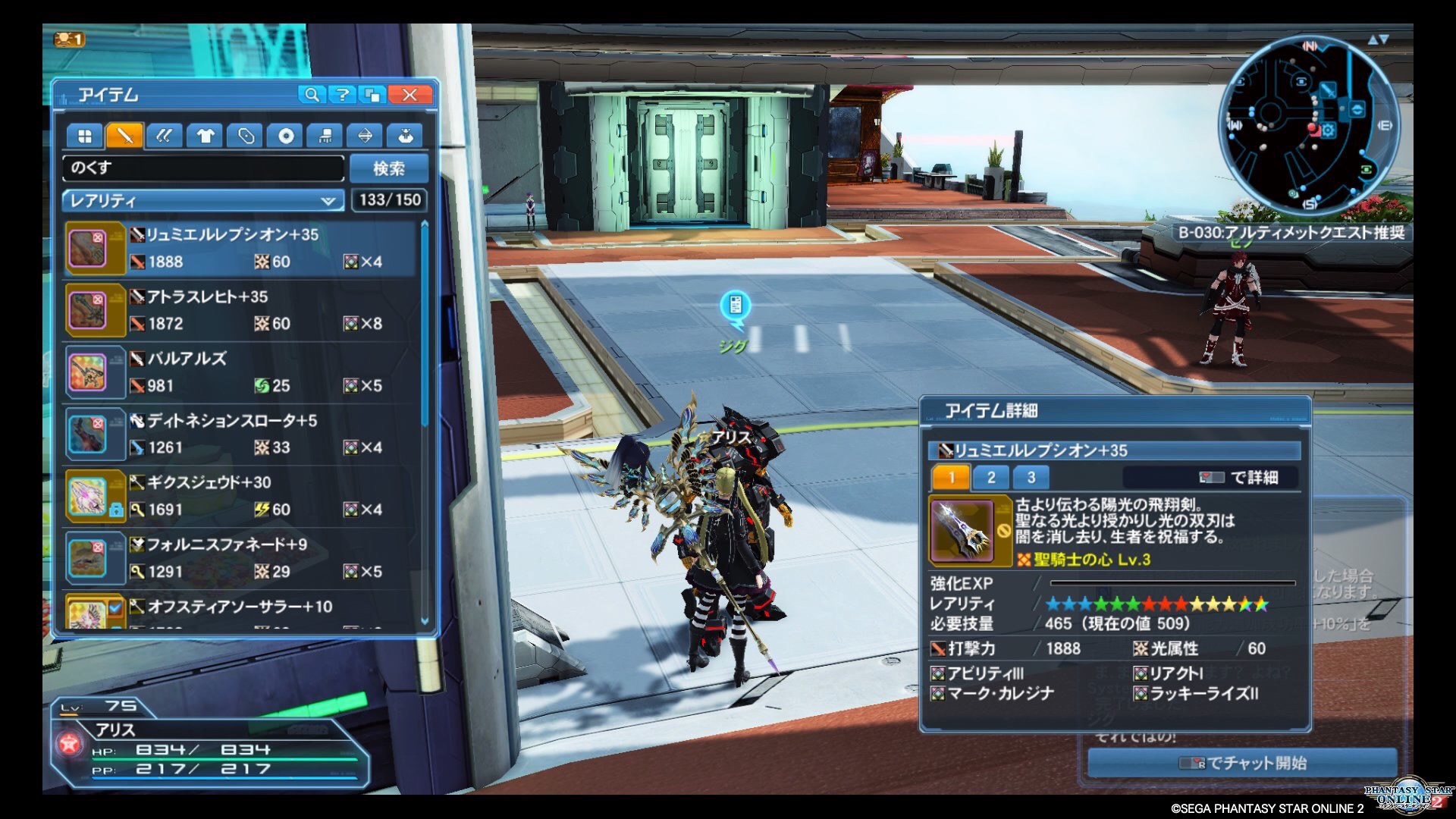Screen dimensions: 1456x819
Task: Open the question mark help button
Action: point(343,95)
